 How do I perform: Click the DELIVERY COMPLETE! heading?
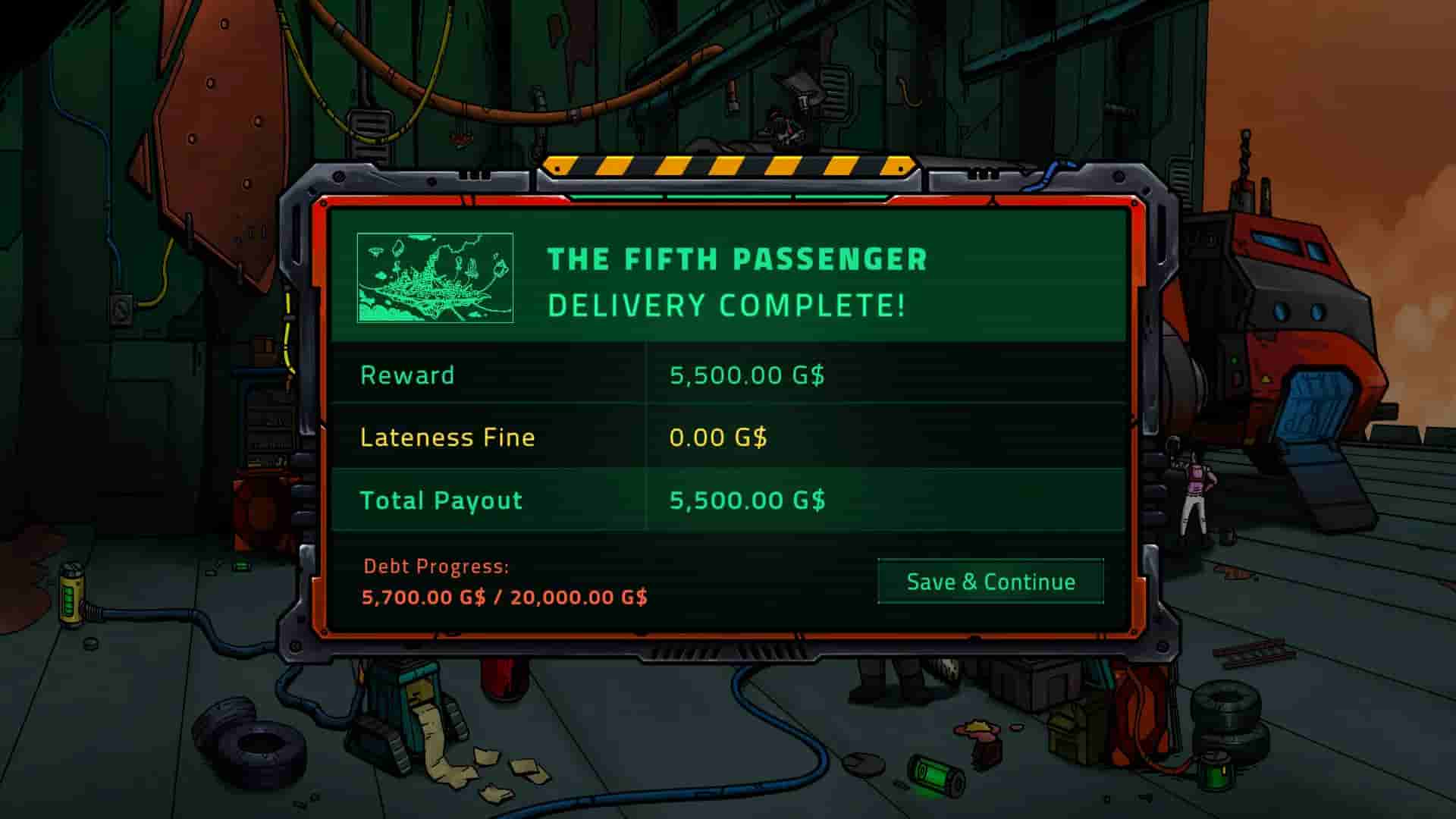[x=726, y=306]
